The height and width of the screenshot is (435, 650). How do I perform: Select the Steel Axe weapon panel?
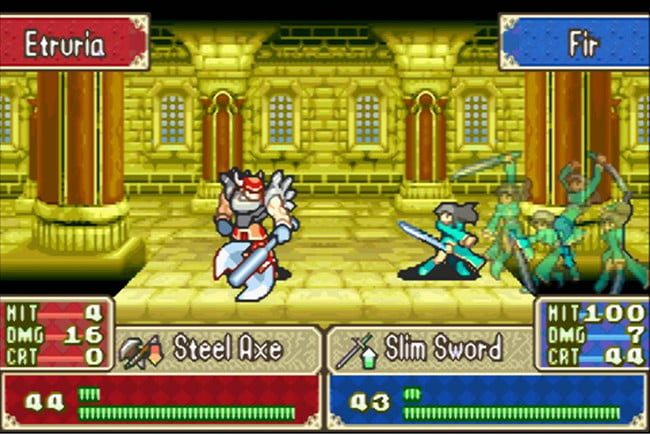pos(217,349)
